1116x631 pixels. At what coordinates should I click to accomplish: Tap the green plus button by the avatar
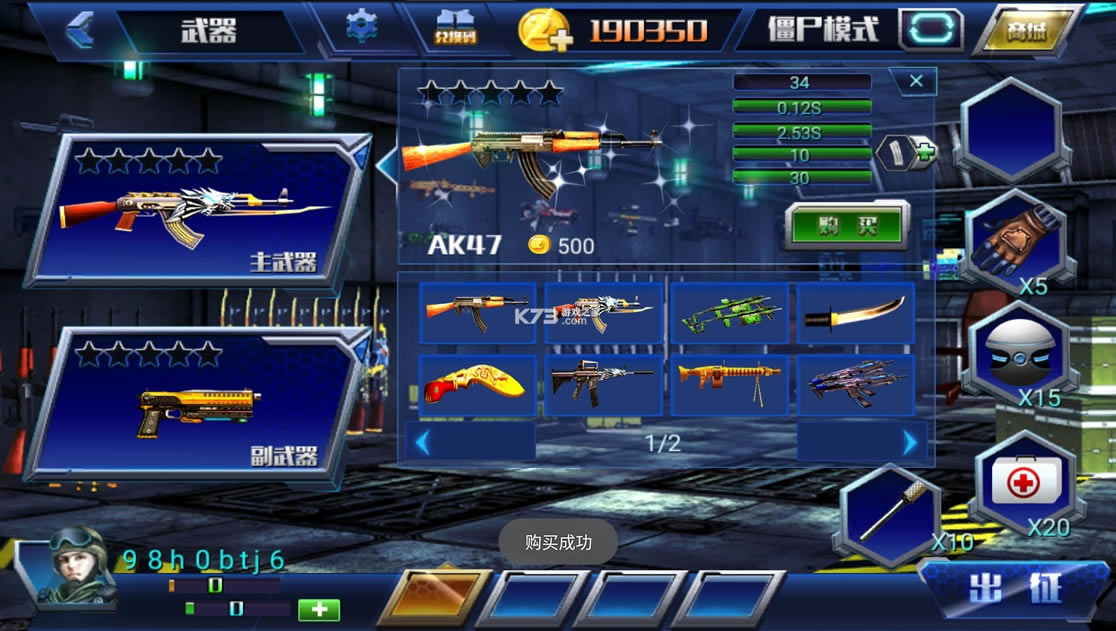click(x=319, y=609)
